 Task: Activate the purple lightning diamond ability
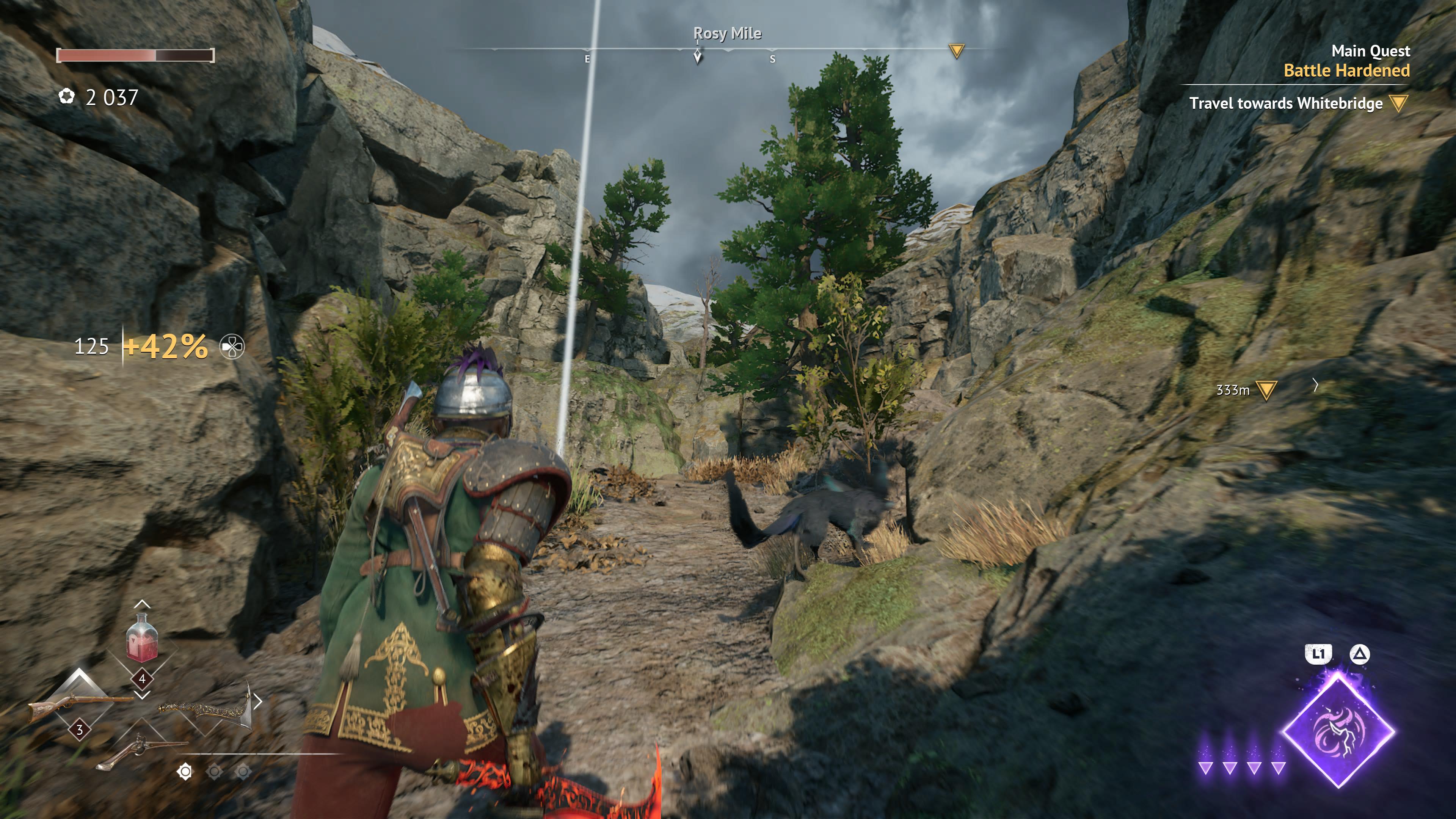pyautogui.click(x=1338, y=730)
